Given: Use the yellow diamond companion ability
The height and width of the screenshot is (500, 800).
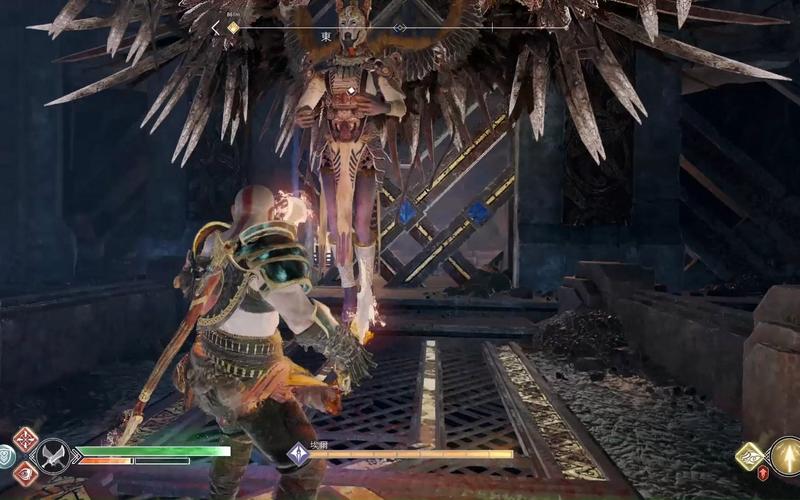Looking at the screenshot, I should point(749,456).
